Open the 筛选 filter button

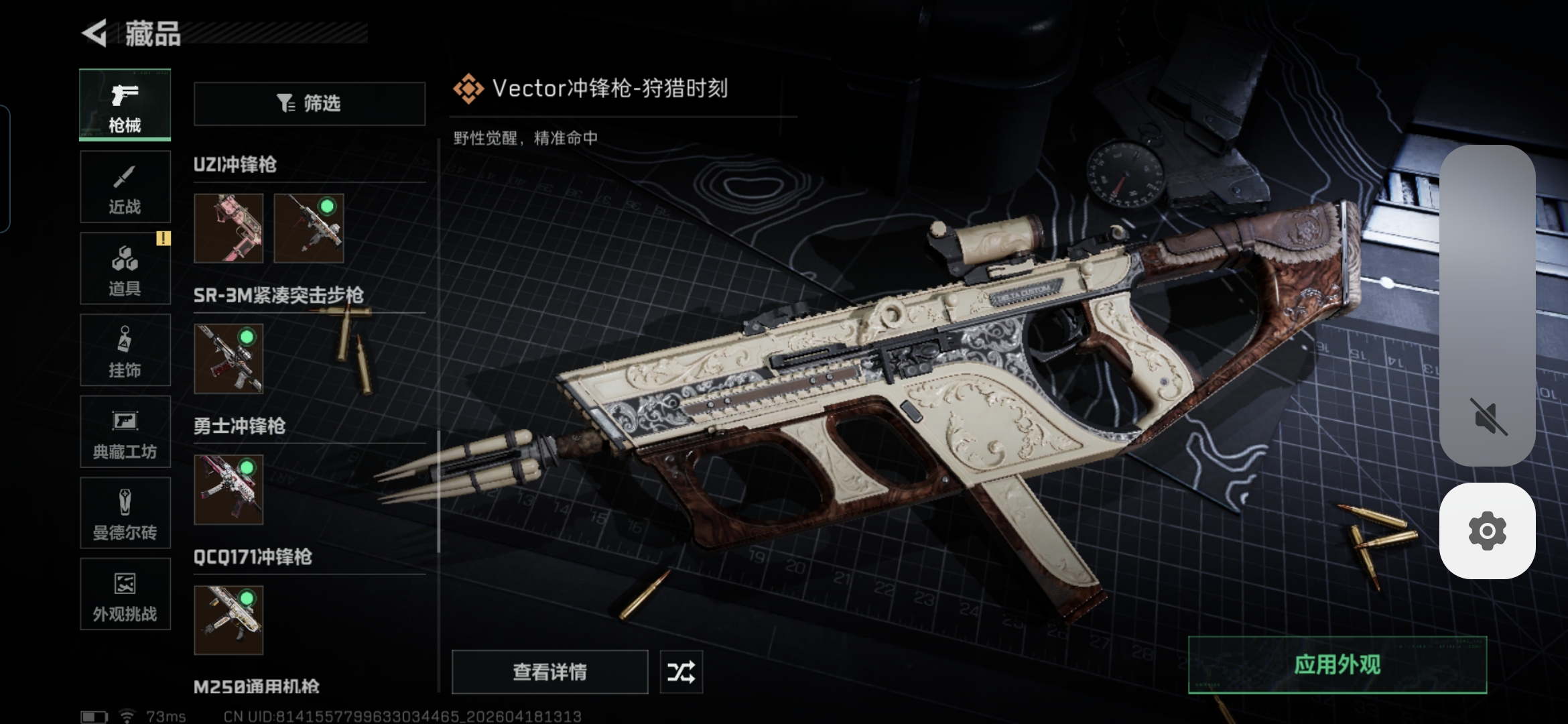coord(310,103)
